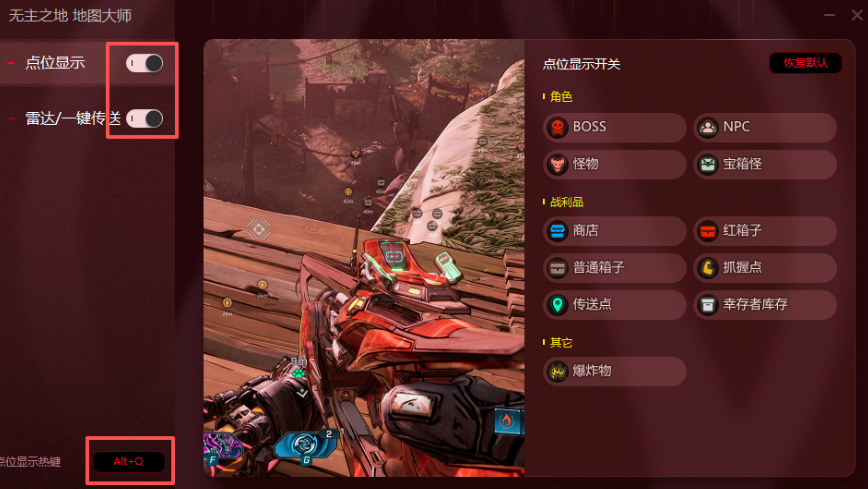Click the gameplay preview image
Image resolution: width=868 pixels, height=489 pixels.
tap(364, 257)
